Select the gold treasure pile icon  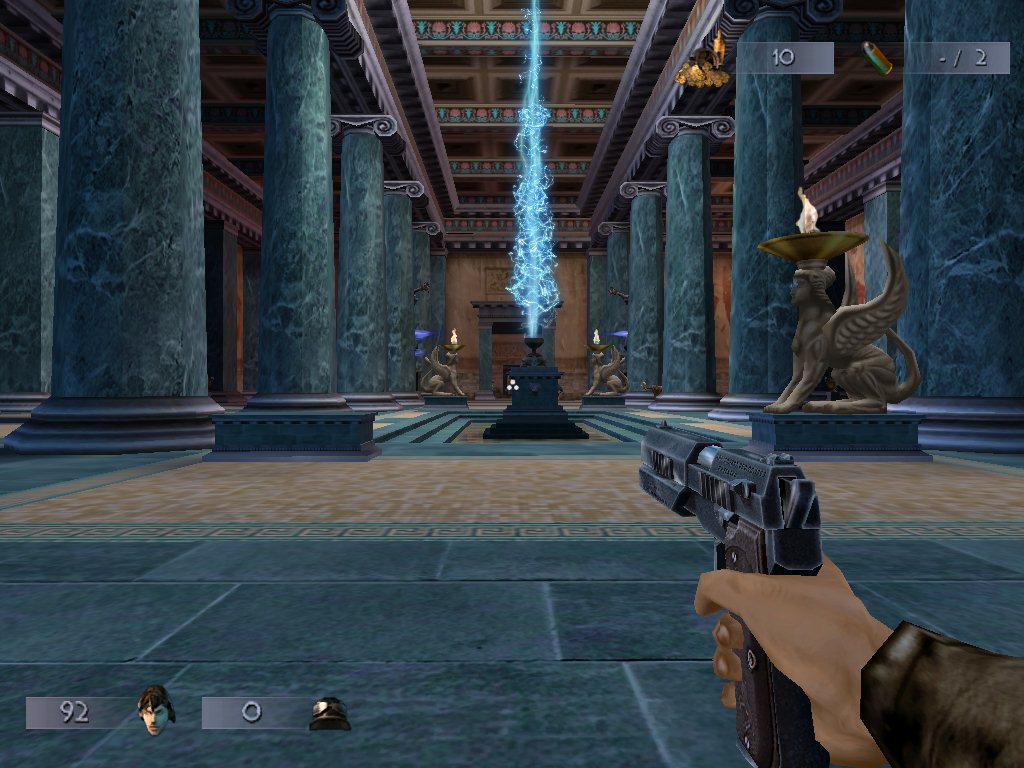click(x=703, y=62)
